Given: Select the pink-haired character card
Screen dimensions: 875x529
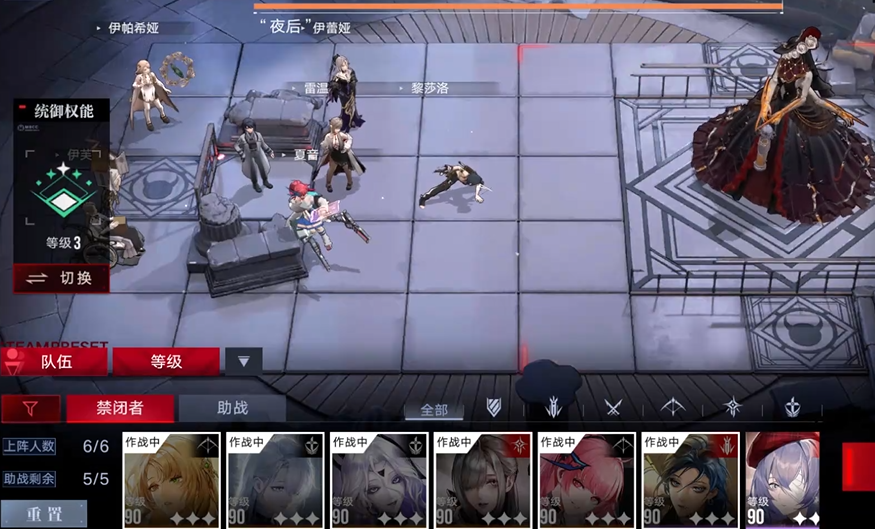Looking at the screenshot, I should 585,479.
